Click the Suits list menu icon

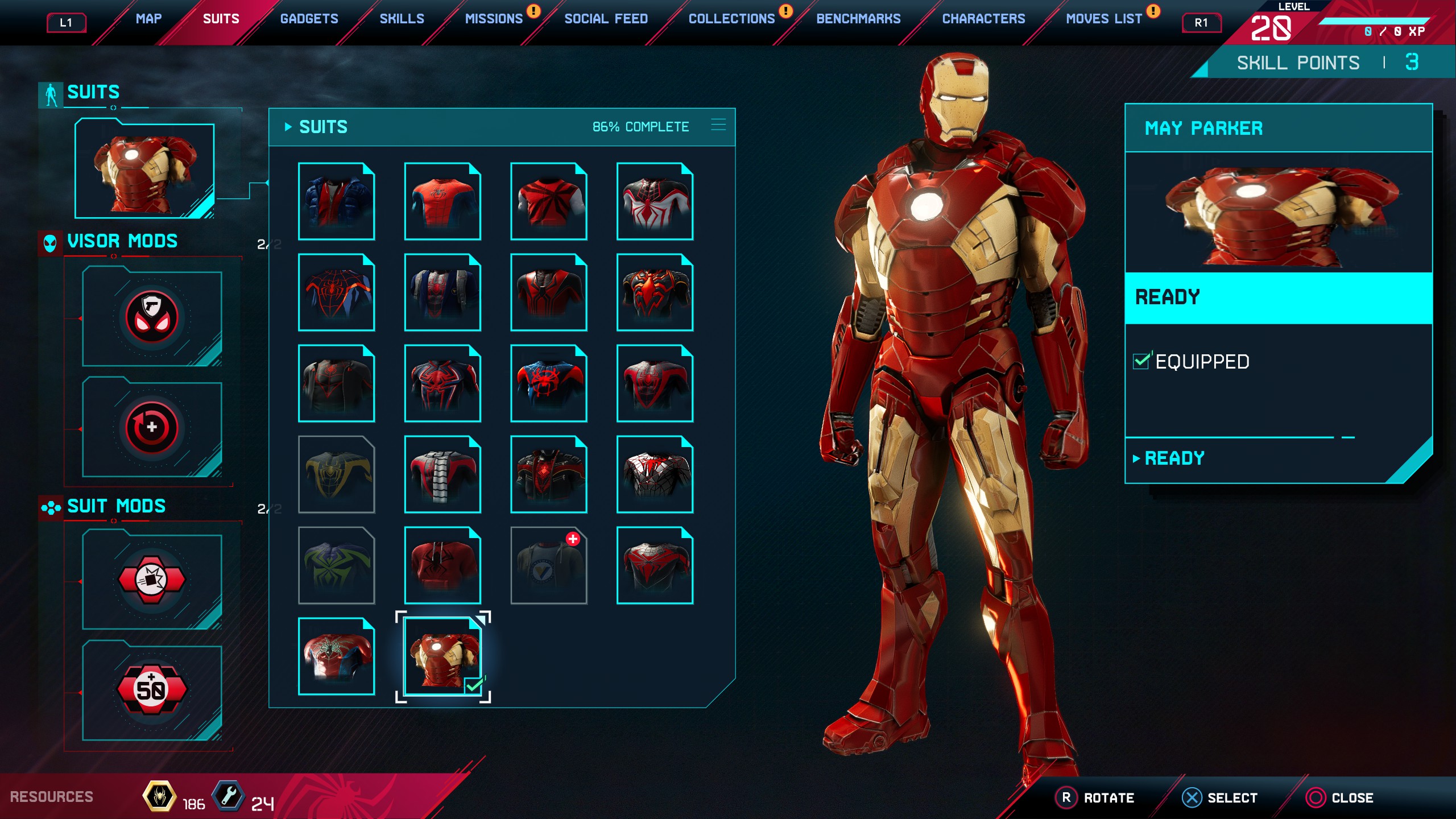pyautogui.click(x=718, y=125)
